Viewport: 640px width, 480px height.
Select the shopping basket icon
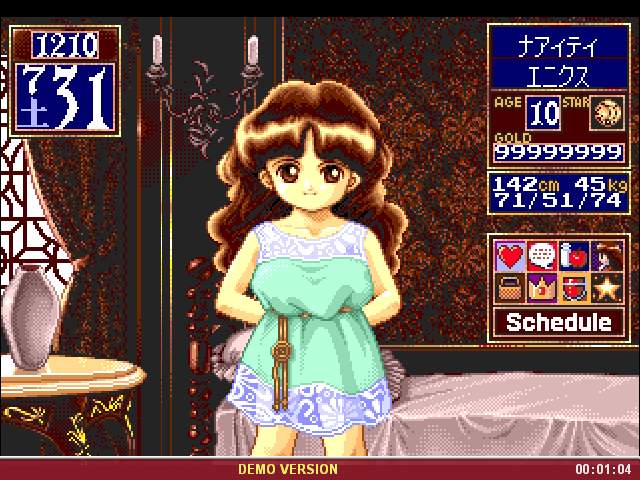pos(511,288)
